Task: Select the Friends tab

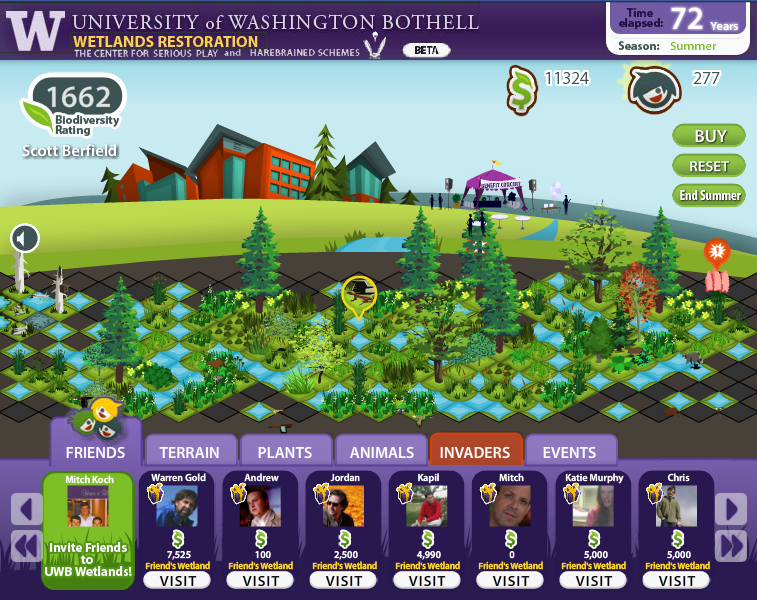Action: pyautogui.click(x=95, y=452)
